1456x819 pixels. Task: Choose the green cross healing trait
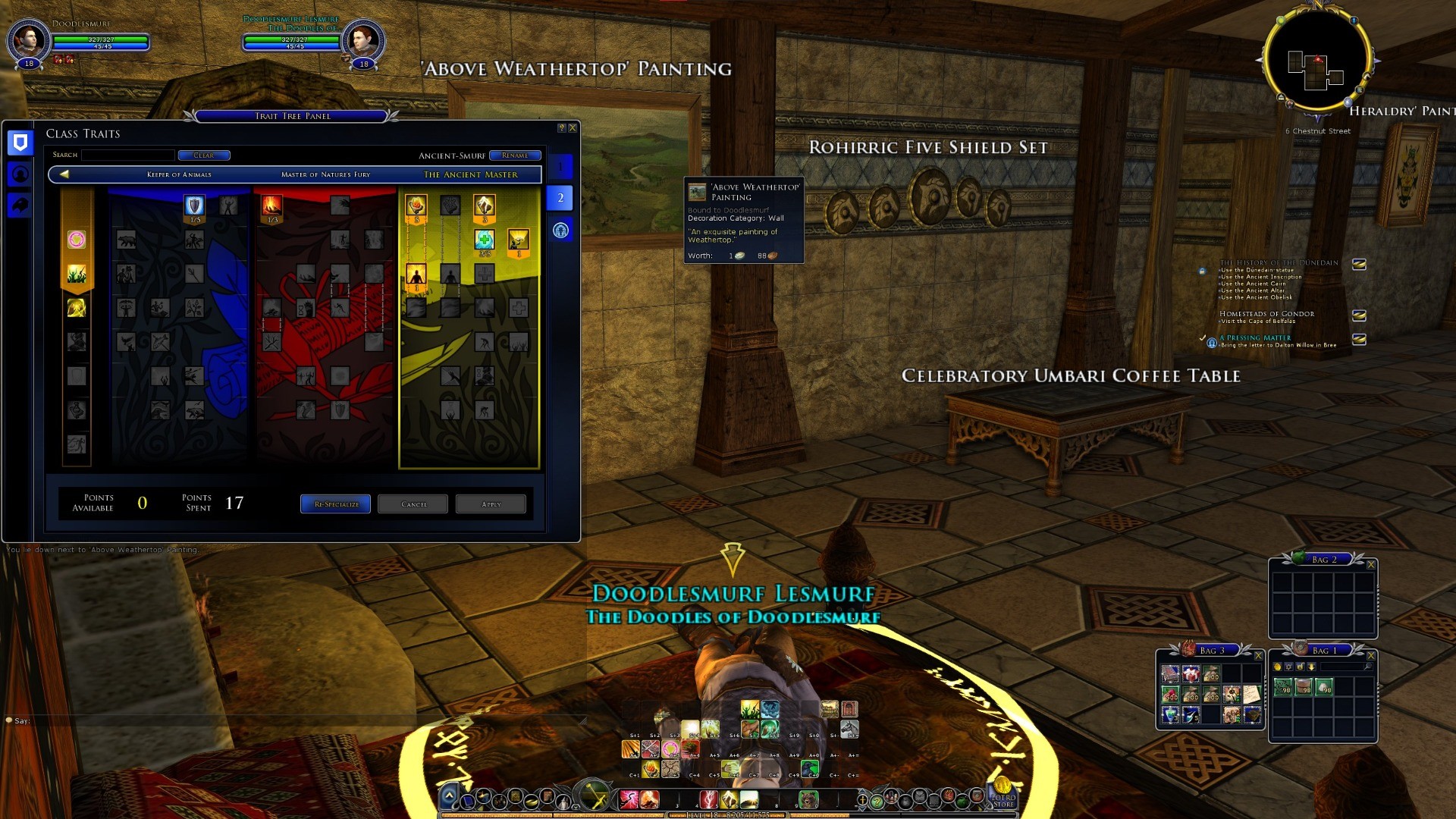click(x=485, y=240)
